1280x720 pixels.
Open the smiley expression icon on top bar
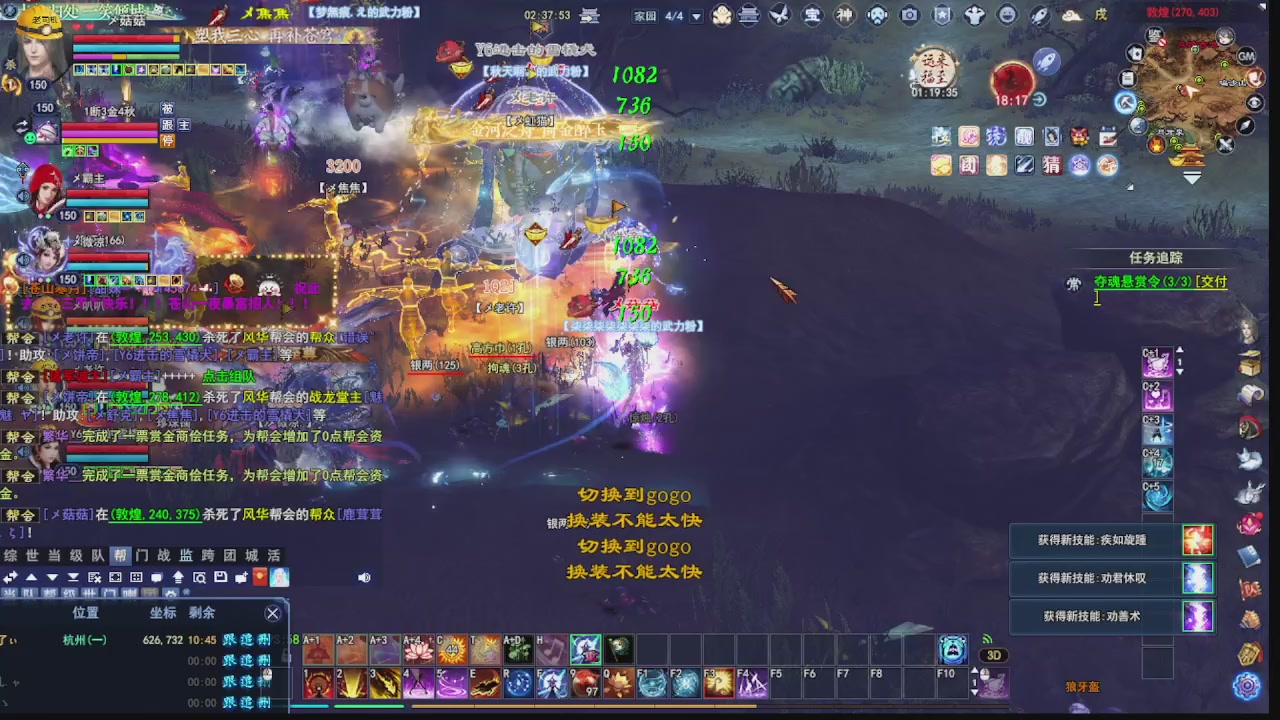1006,15
